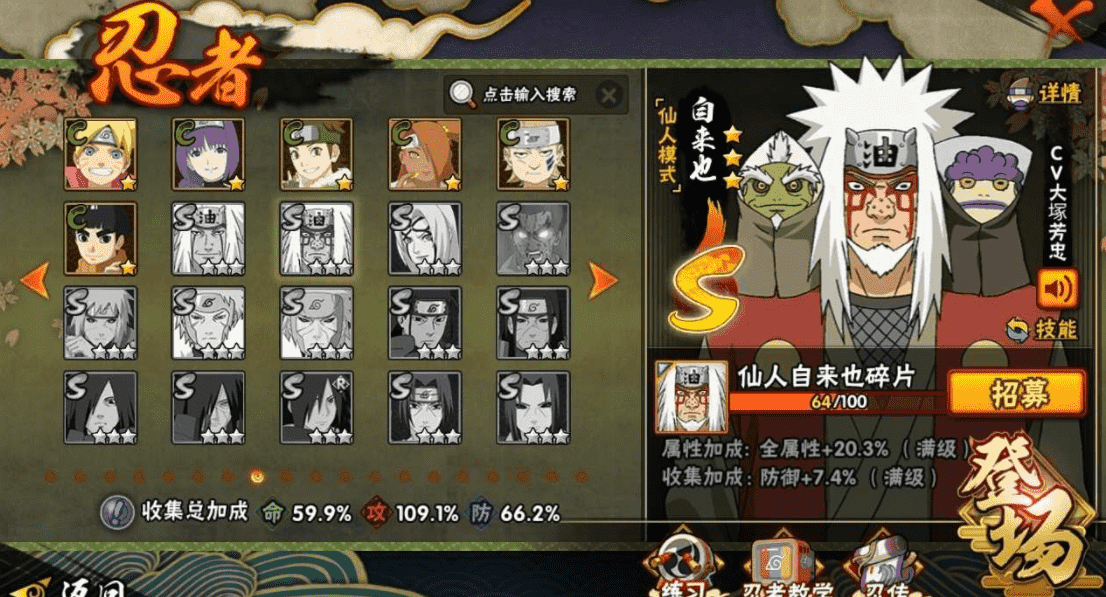Tap the 招募 recruit button
Screen dimensions: 1106x597
point(1016,393)
